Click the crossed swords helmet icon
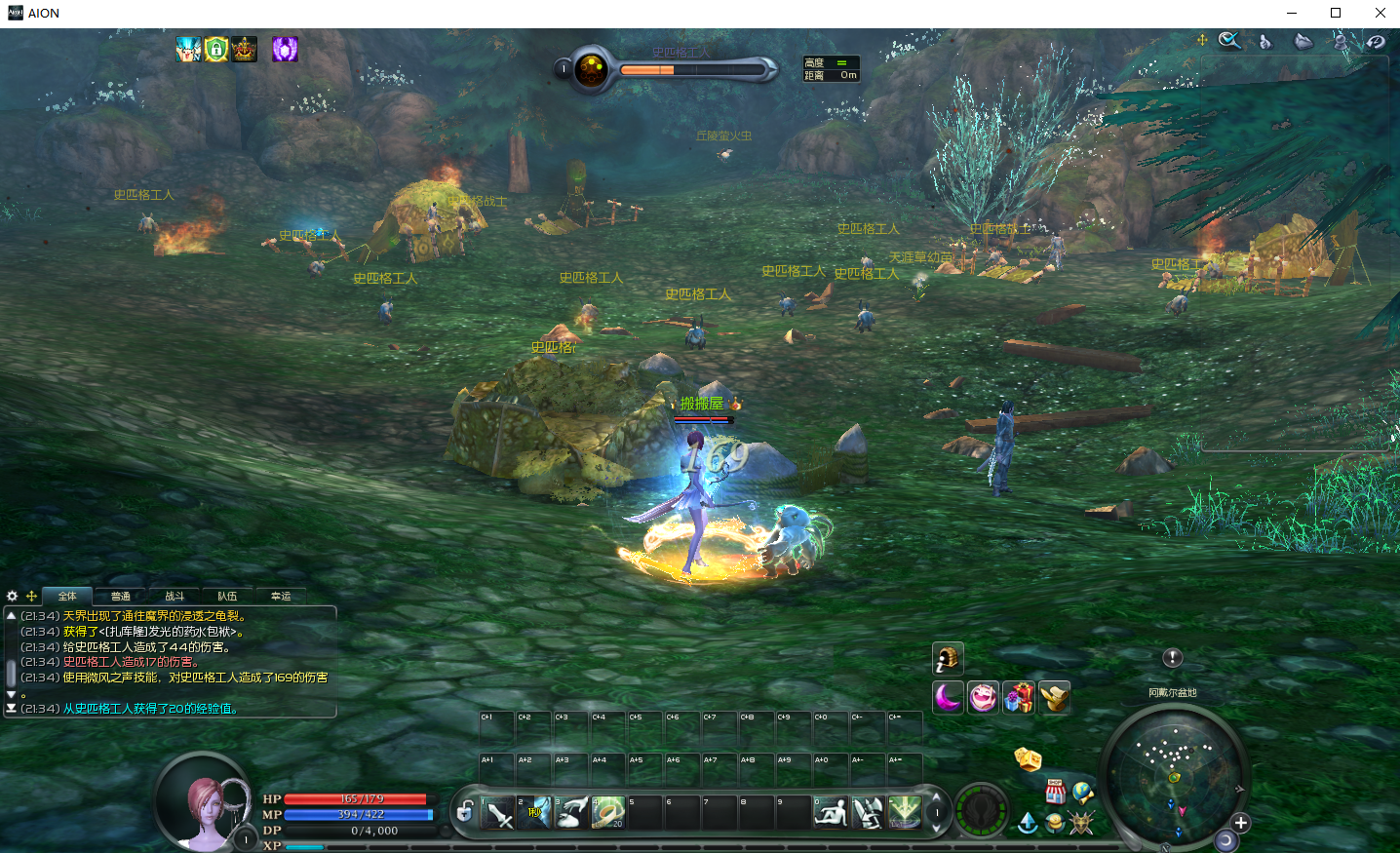The width and height of the screenshot is (1400, 853). point(1080,824)
